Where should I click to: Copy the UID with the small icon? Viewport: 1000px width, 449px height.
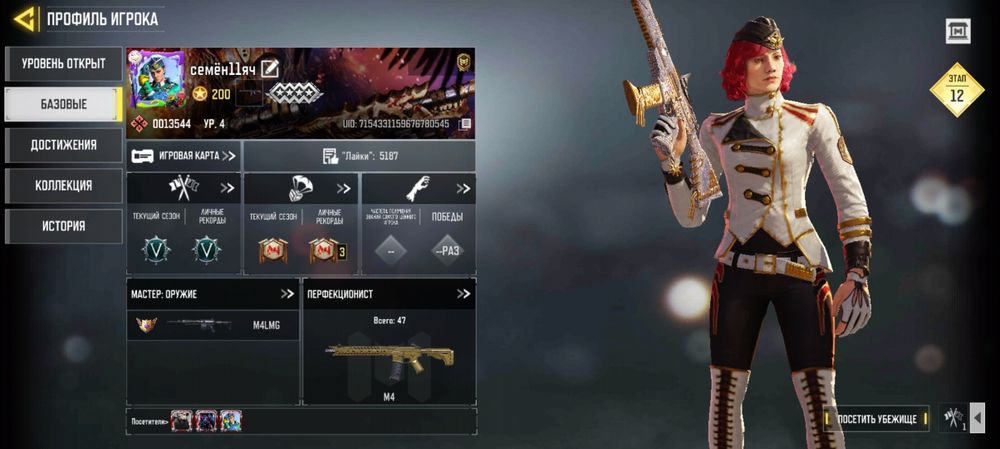click(x=465, y=124)
